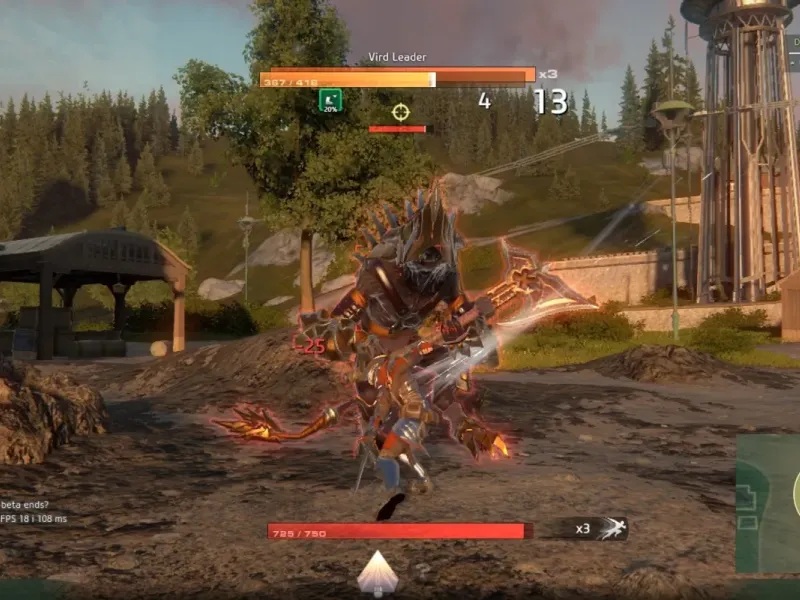Viewport: 800px width, 600px height.
Task: Activate the white crystal icon
Action: pos(377,571)
